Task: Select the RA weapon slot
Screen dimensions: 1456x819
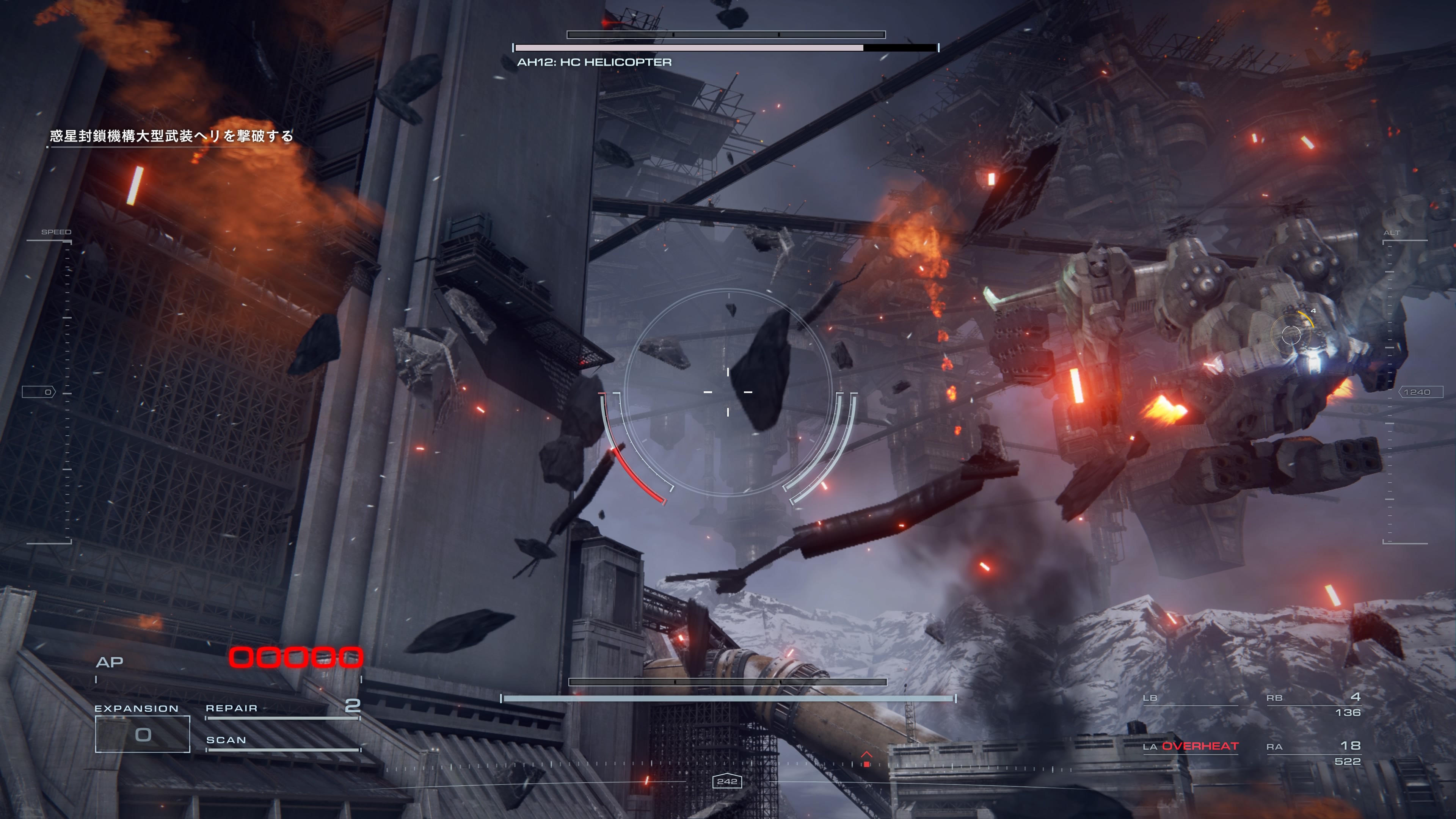Action: [x=1313, y=752]
